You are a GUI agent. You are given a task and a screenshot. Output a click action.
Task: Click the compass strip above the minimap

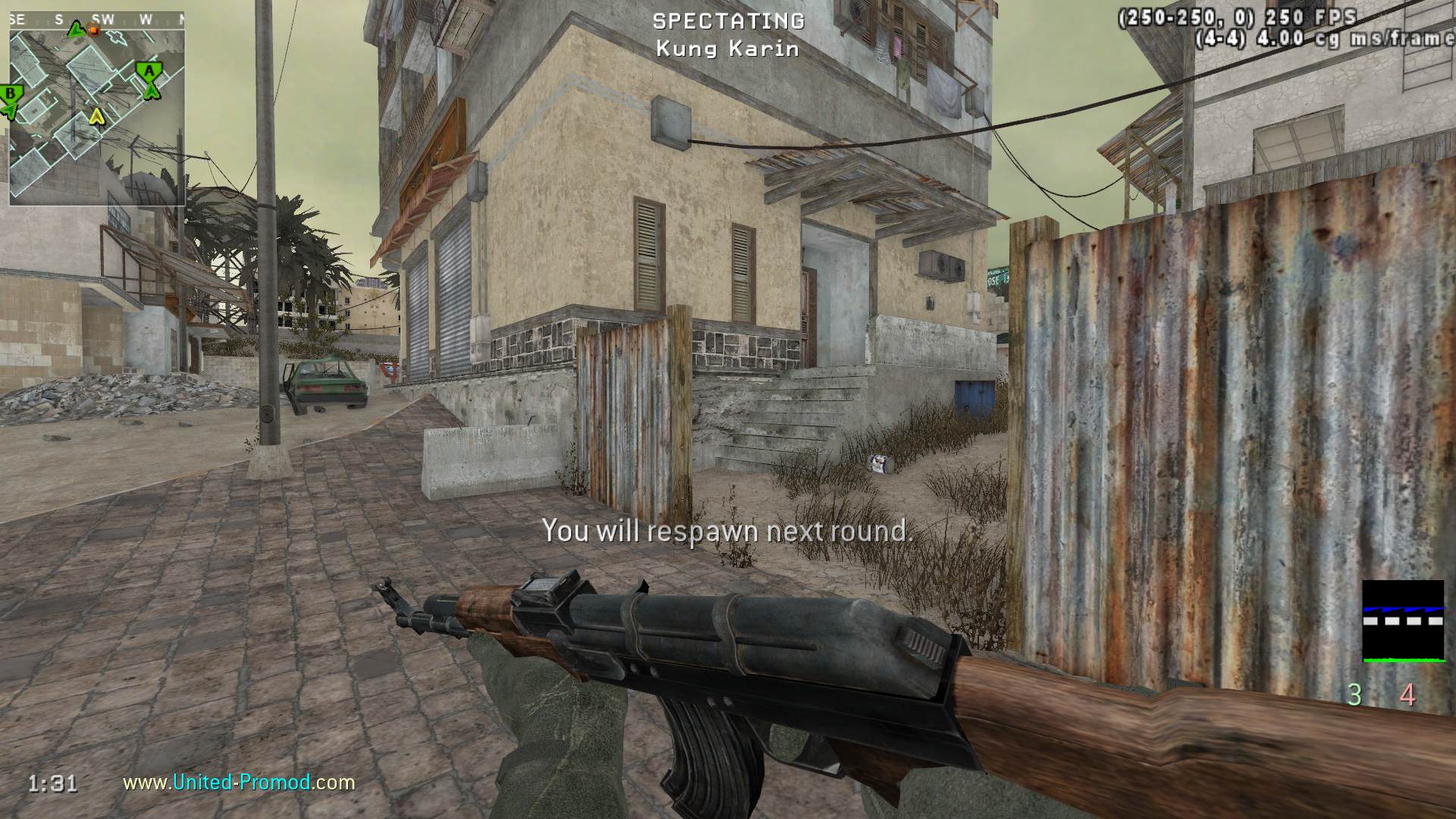pyautogui.click(x=96, y=20)
